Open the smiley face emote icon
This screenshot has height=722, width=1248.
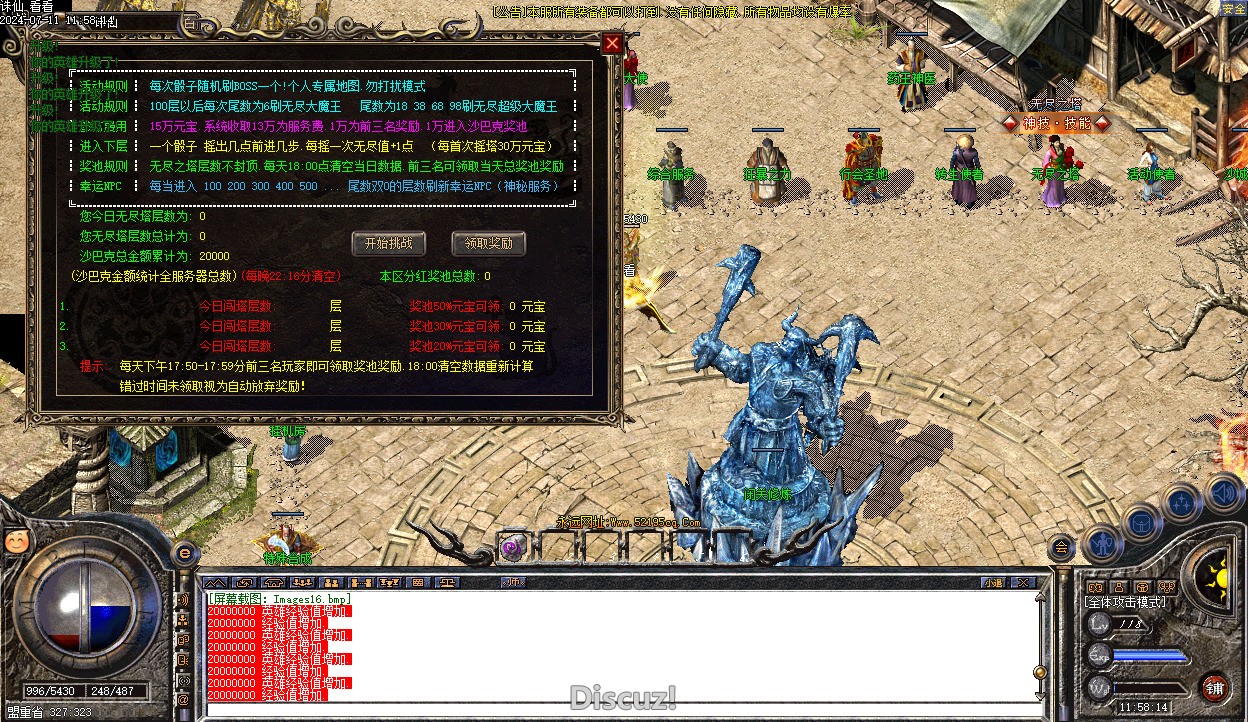pyautogui.click(x=15, y=541)
